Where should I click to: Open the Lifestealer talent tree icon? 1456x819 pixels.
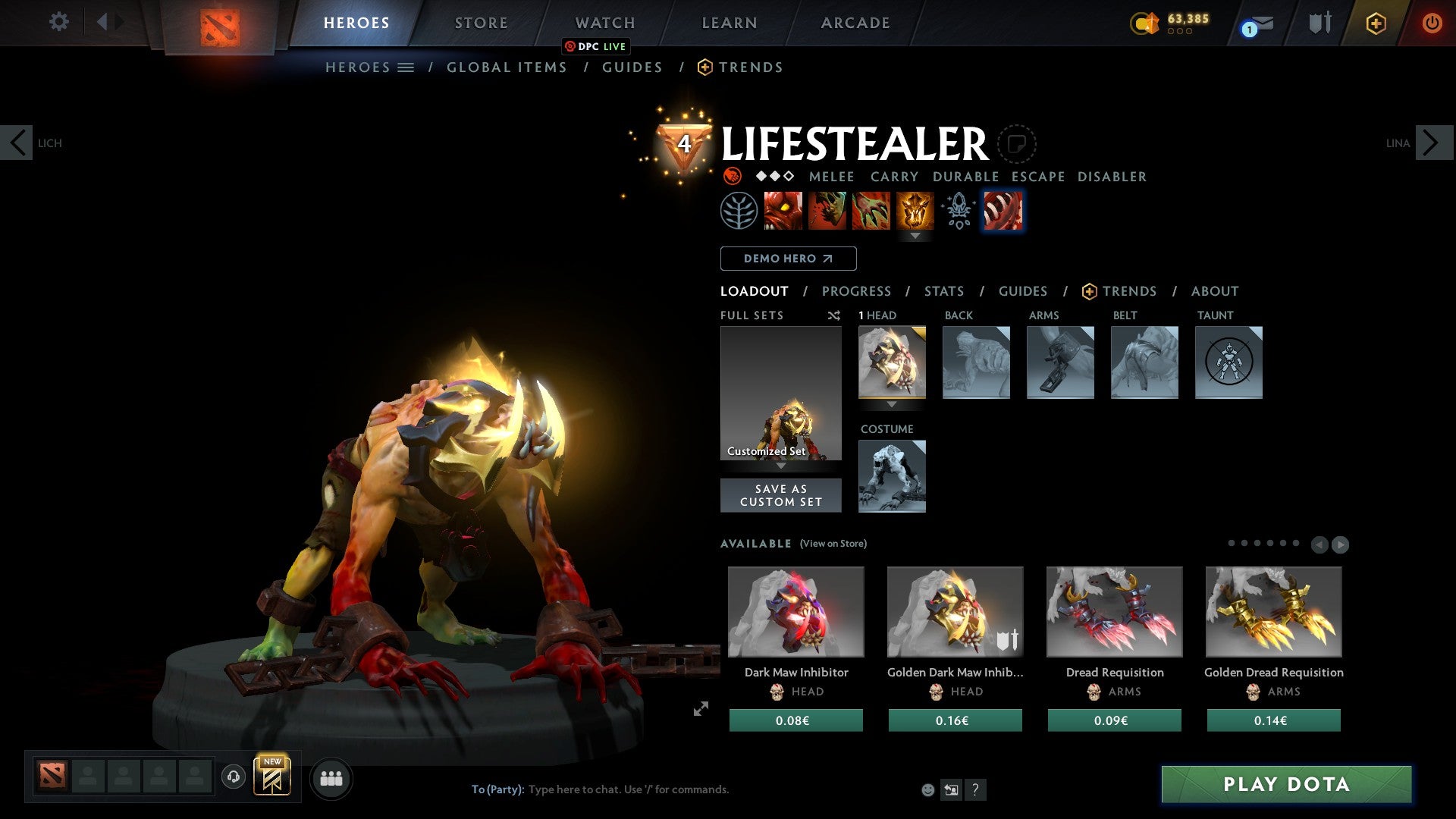740,210
